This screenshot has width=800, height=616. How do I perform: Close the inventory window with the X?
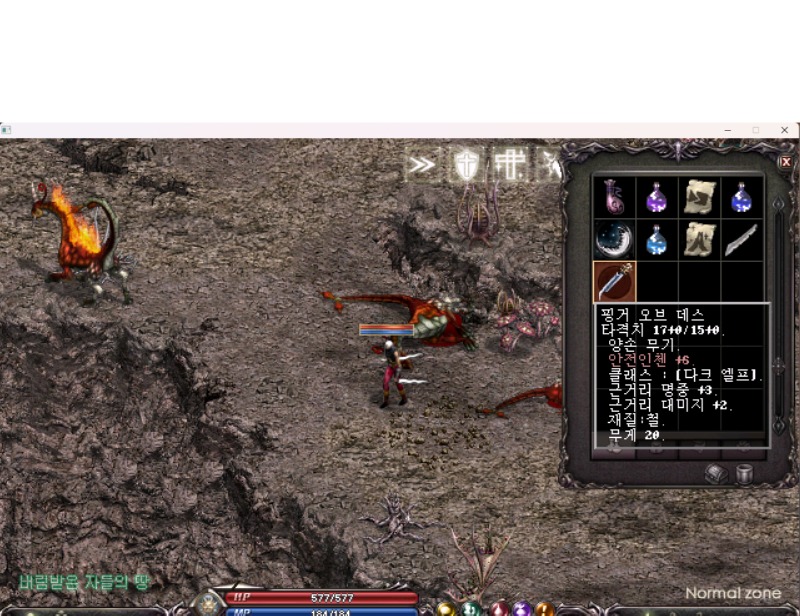click(785, 162)
